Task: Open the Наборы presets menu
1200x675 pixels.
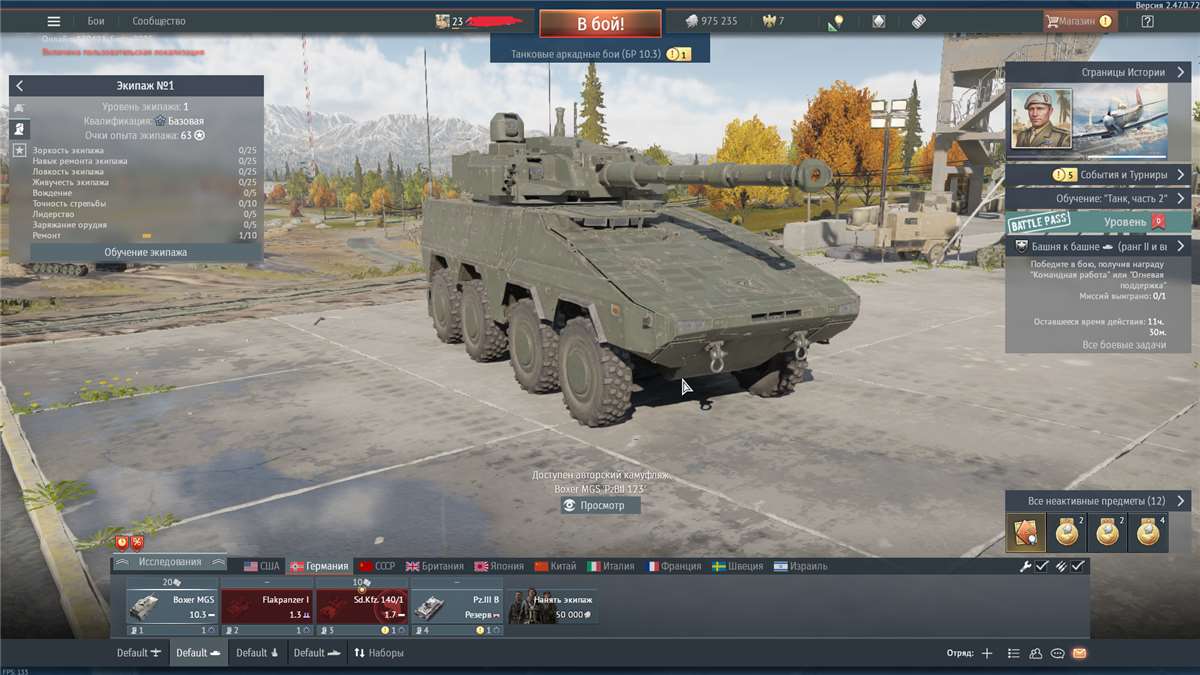Action: pos(378,653)
